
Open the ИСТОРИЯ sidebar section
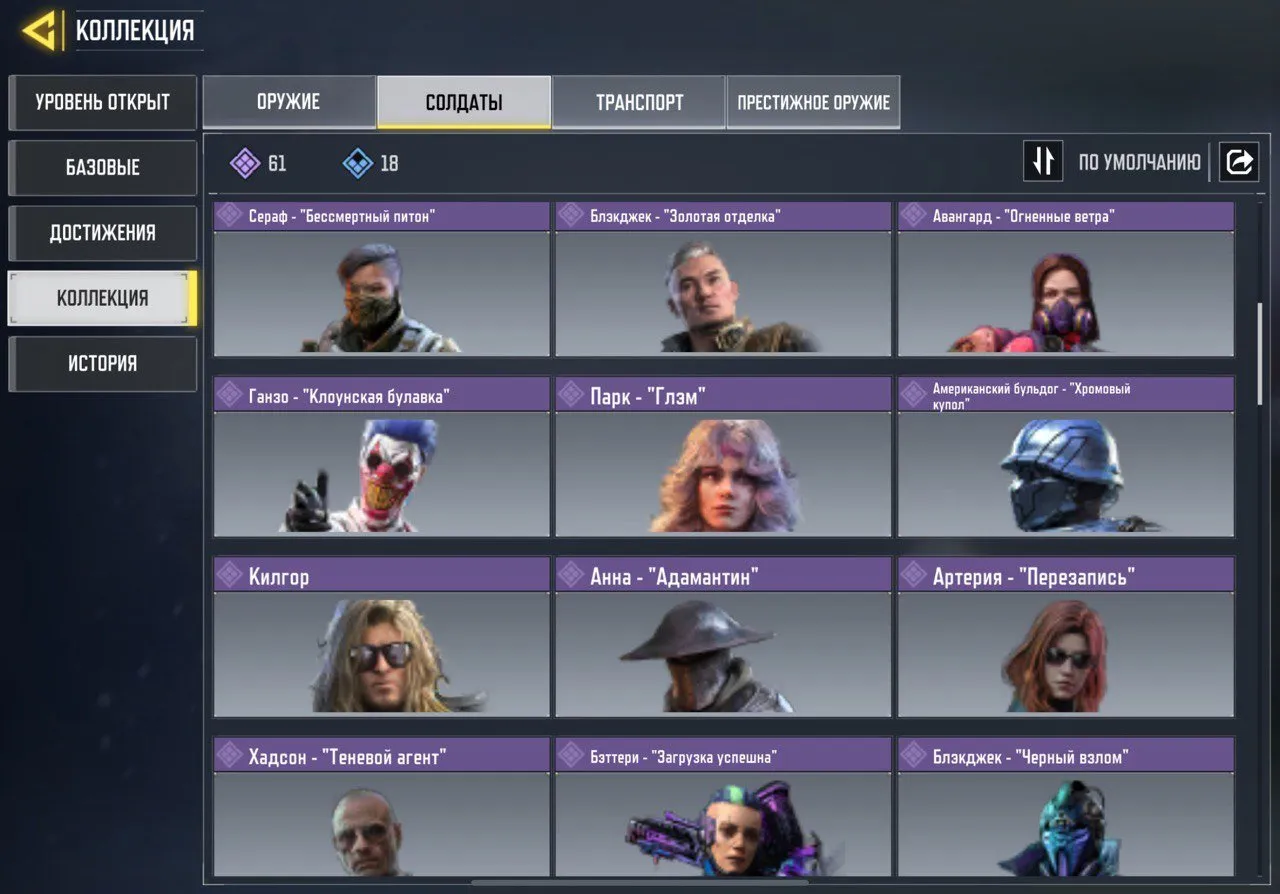[x=102, y=363]
